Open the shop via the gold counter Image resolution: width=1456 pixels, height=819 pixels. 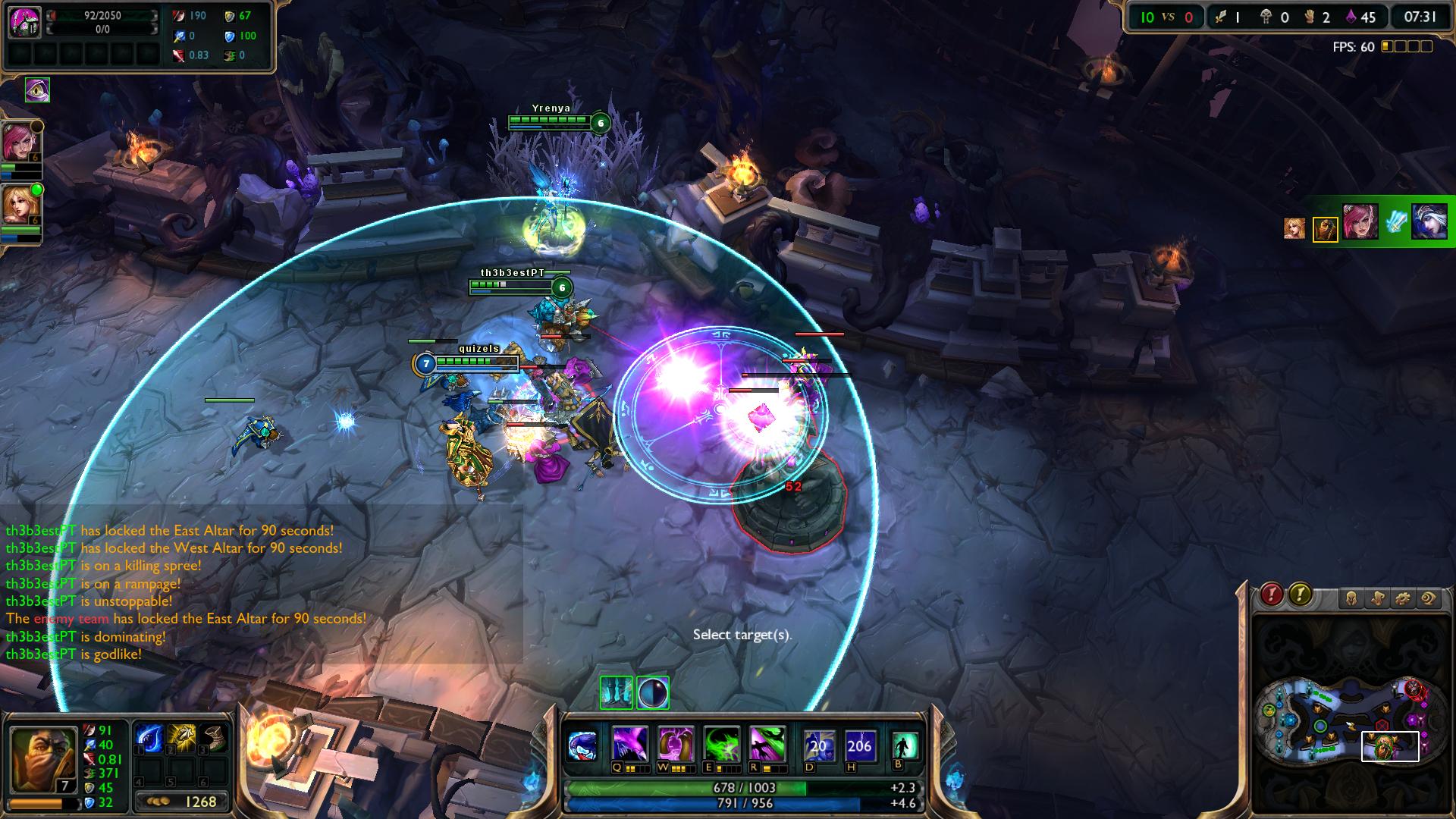pyautogui.click(x=183, y=802)
